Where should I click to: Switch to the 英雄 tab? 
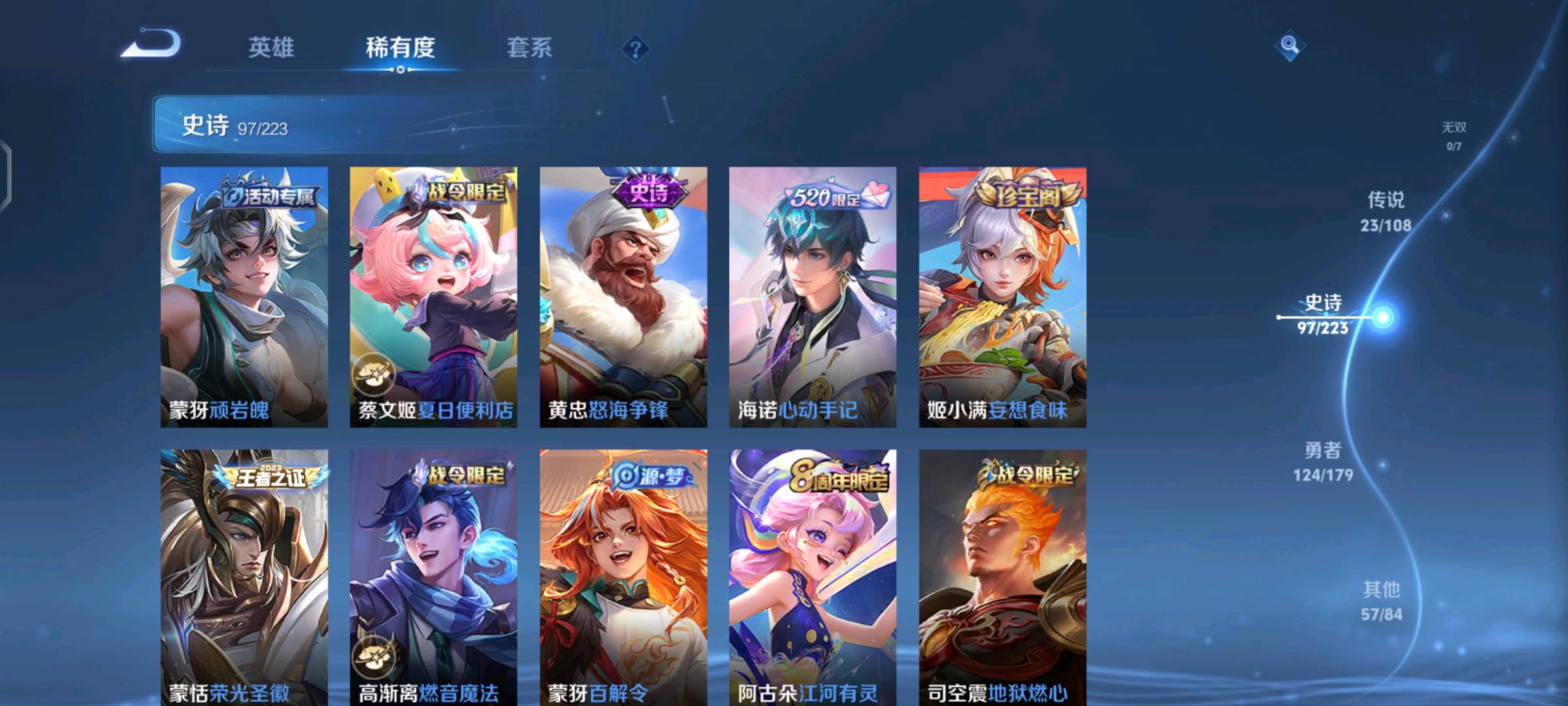coord(270,48)
